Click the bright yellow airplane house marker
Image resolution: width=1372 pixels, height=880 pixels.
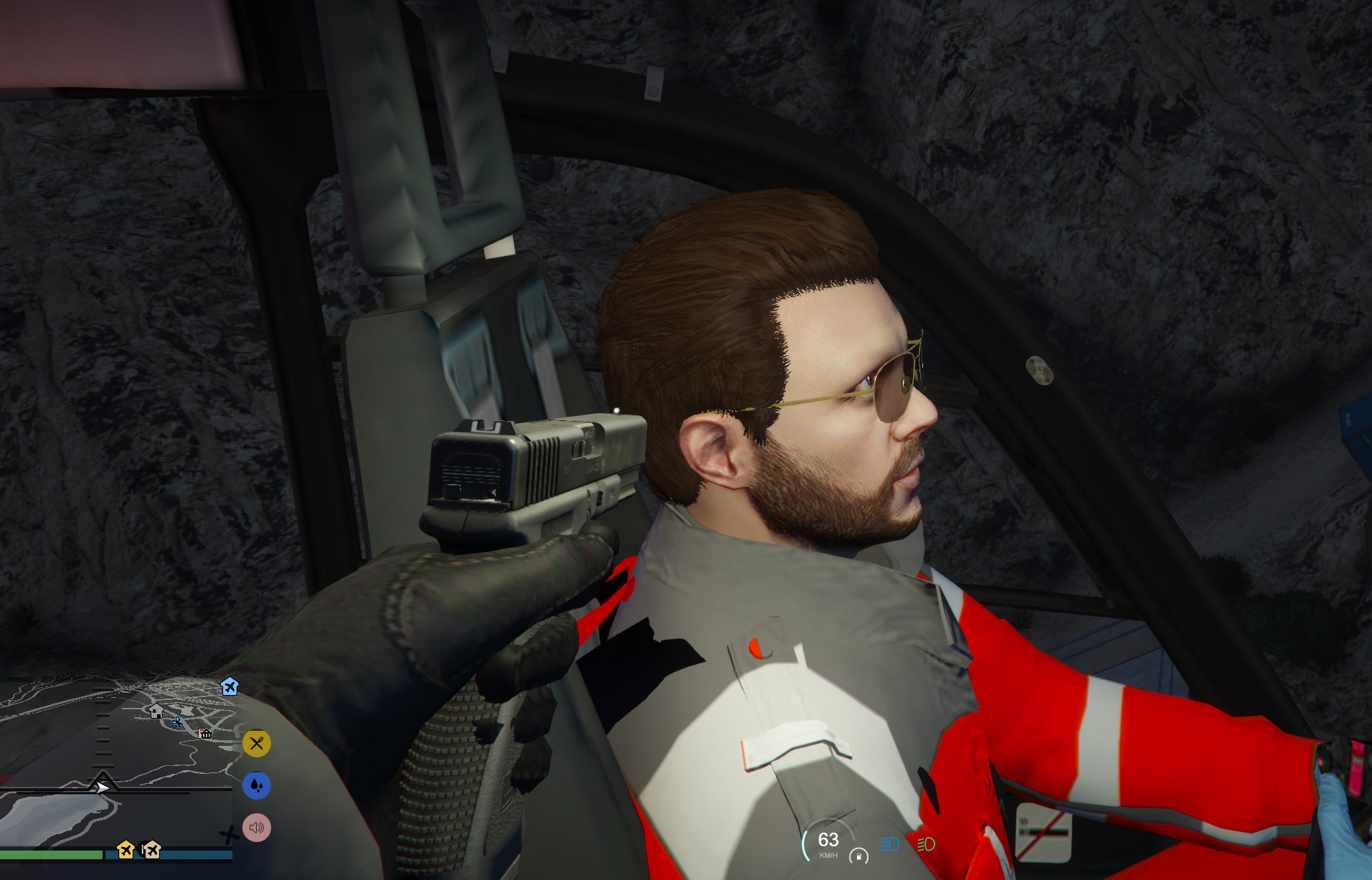pyautogui.click(x=126, y=850)
